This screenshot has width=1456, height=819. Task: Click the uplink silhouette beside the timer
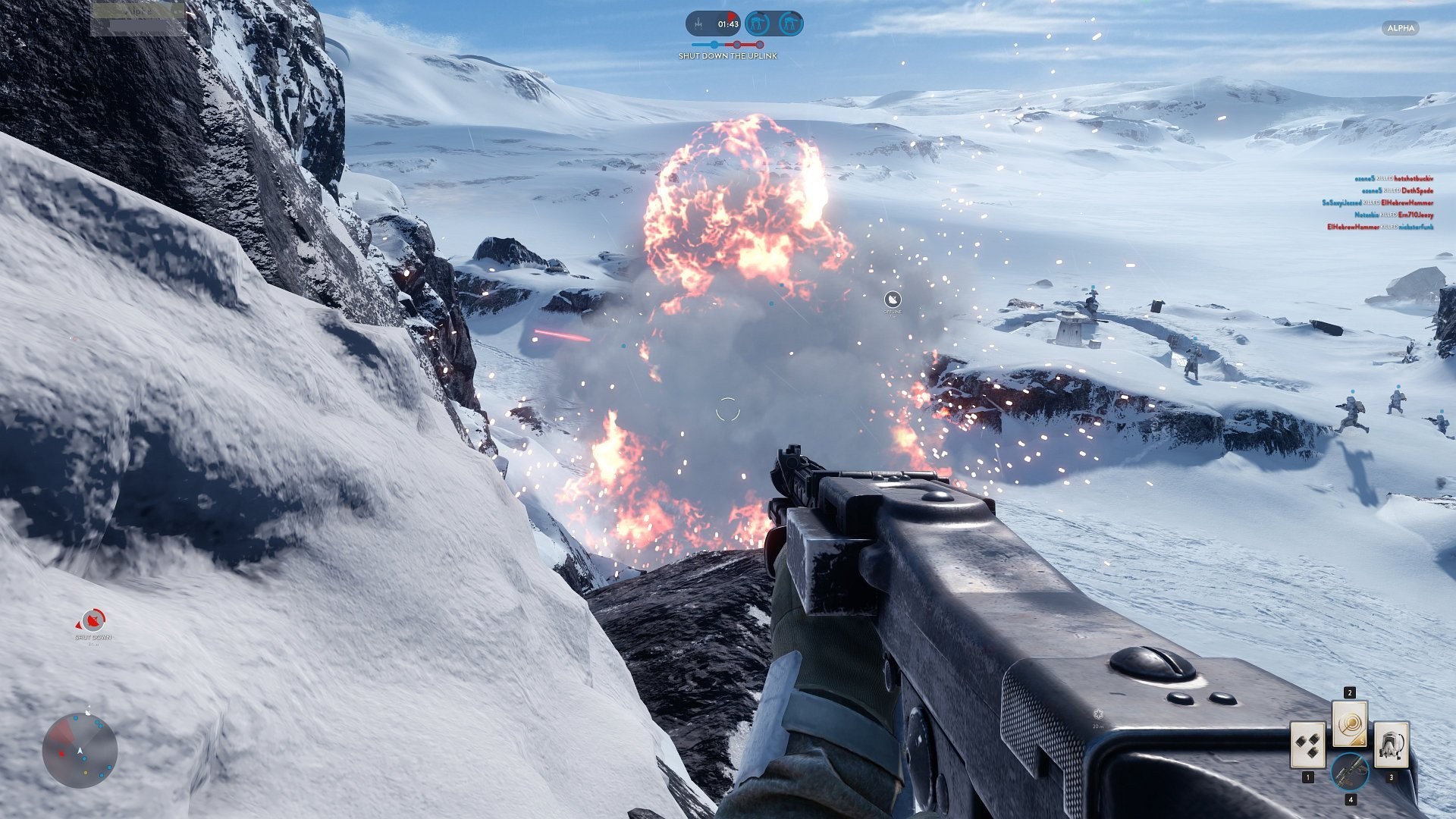pos(698,24)
